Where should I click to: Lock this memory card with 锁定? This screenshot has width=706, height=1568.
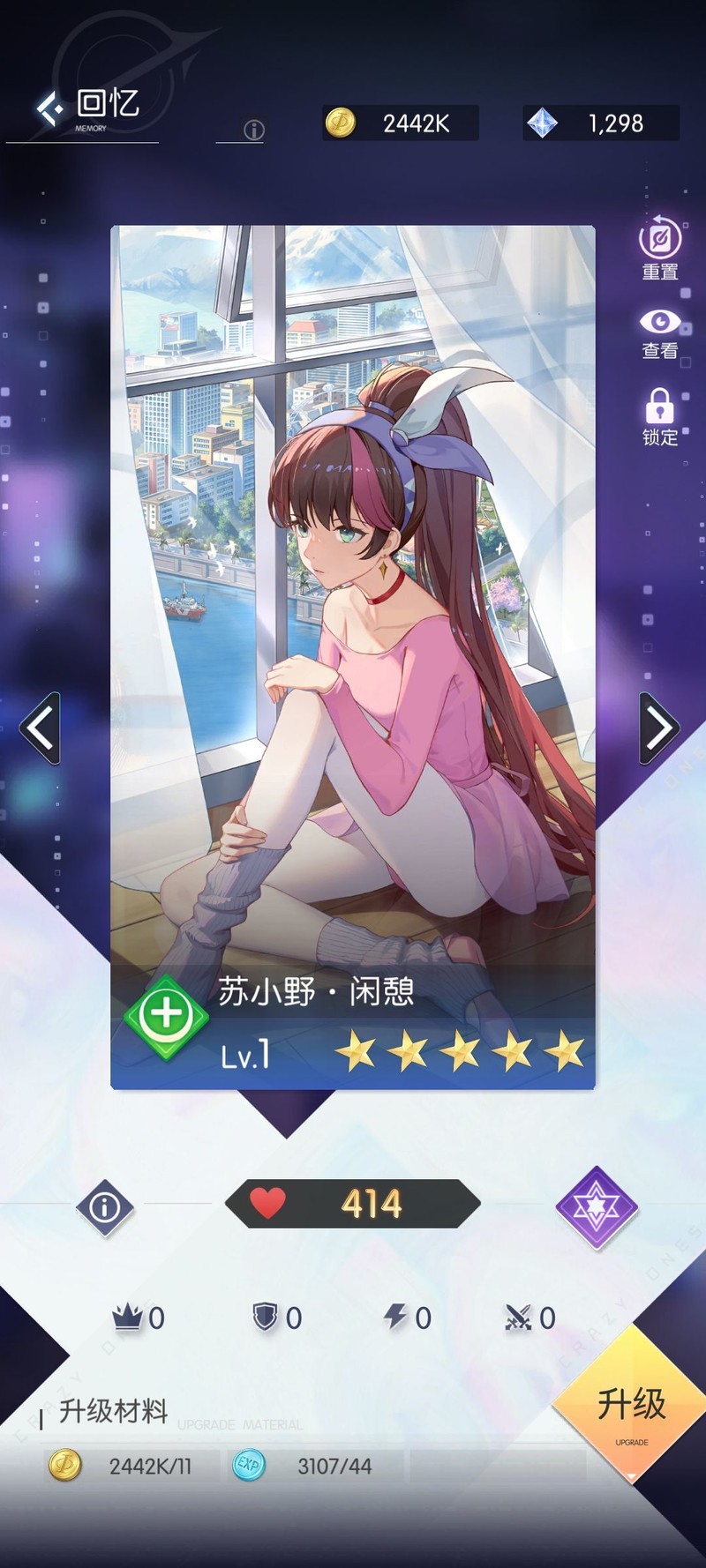click(x=660, y=417)
